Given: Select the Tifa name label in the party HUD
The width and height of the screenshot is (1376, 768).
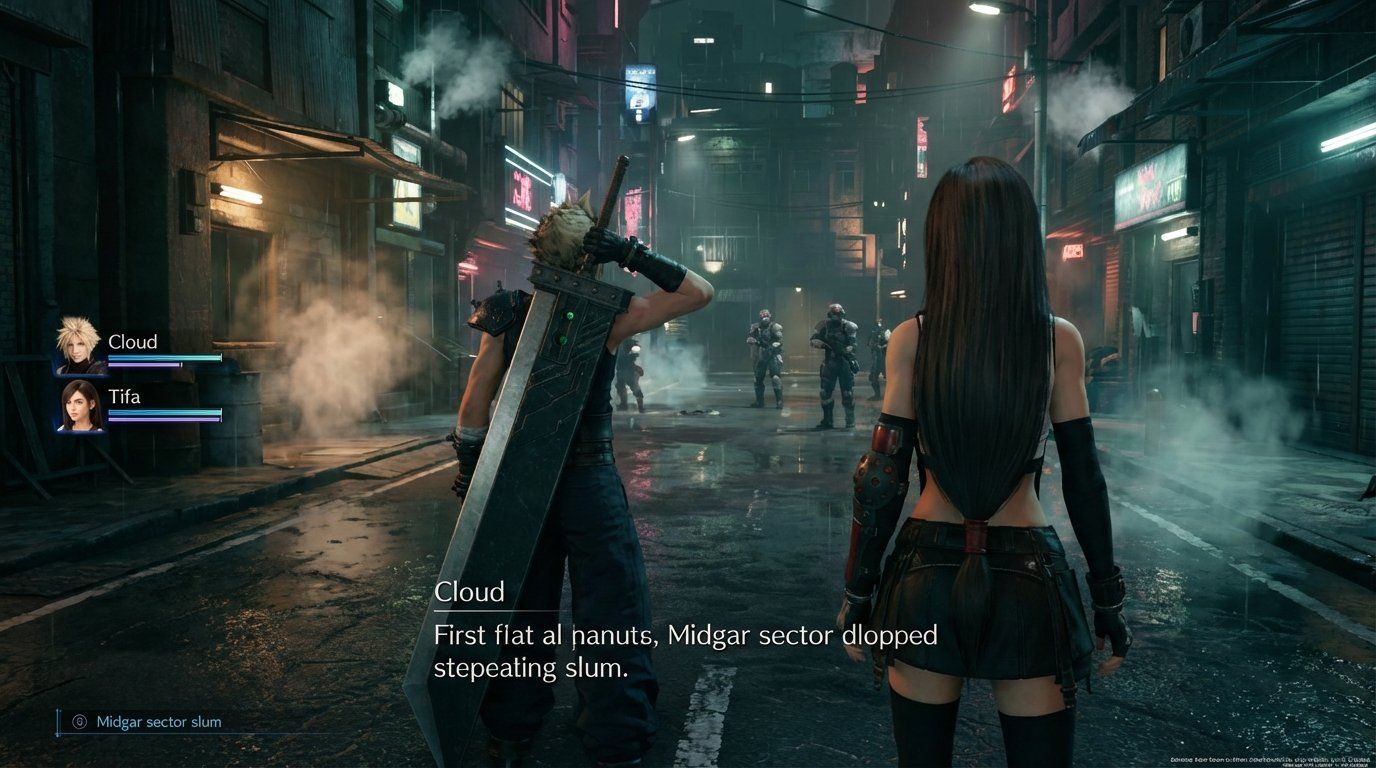Looking at the screenshot, I should [124, 396].
